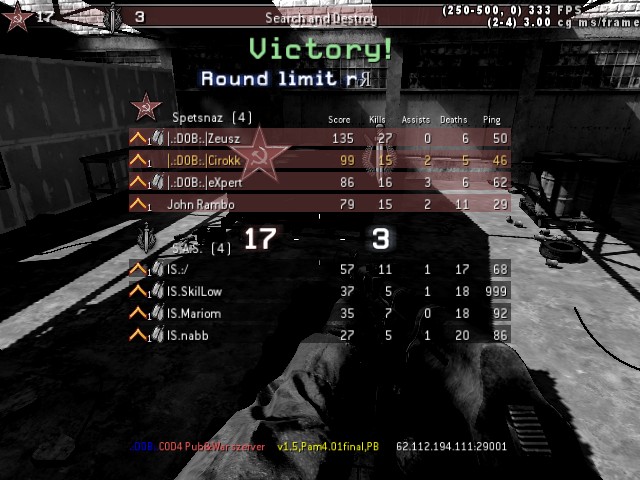Click the IS.SkilLow player row

click(319, 291)
